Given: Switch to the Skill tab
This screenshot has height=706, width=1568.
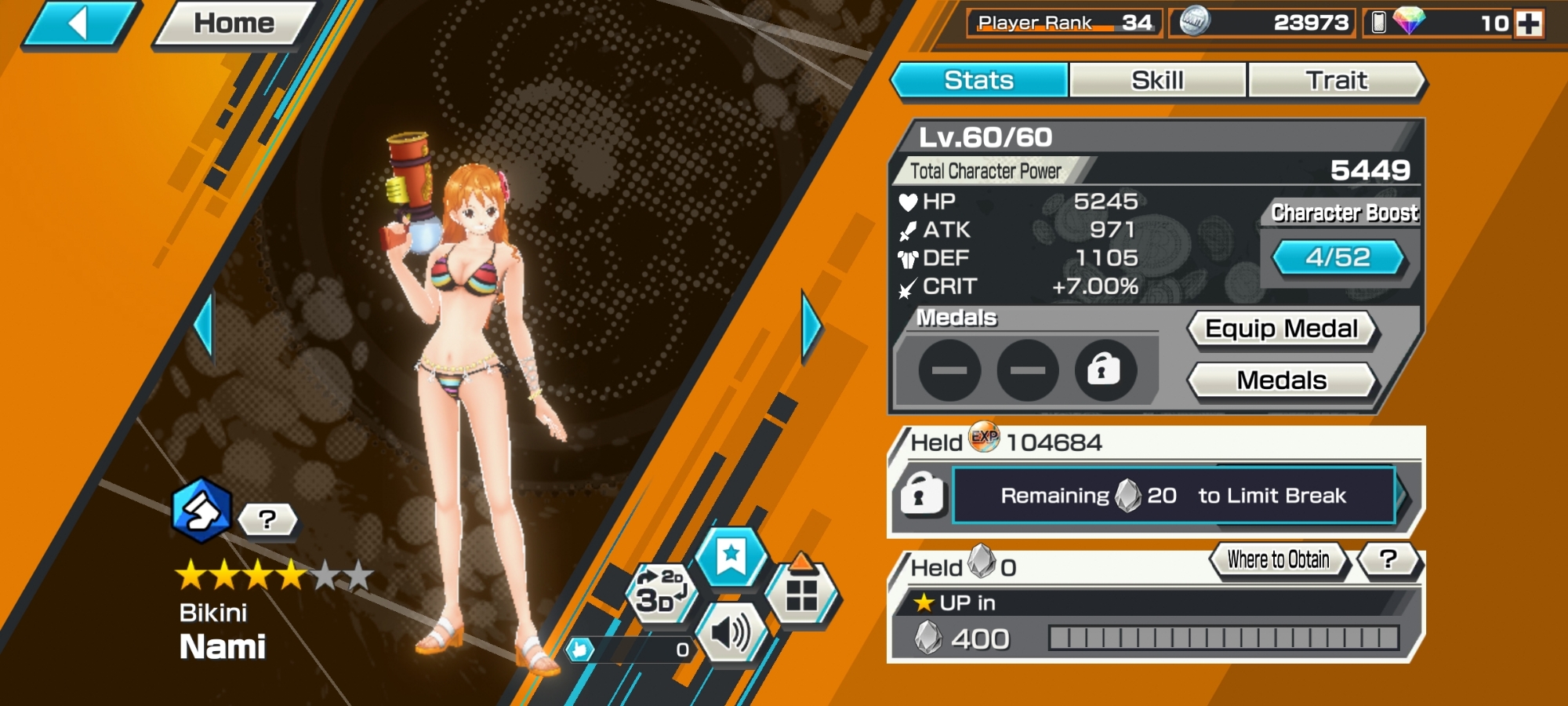Looking at the screenshot, I should pos(1157,80).
